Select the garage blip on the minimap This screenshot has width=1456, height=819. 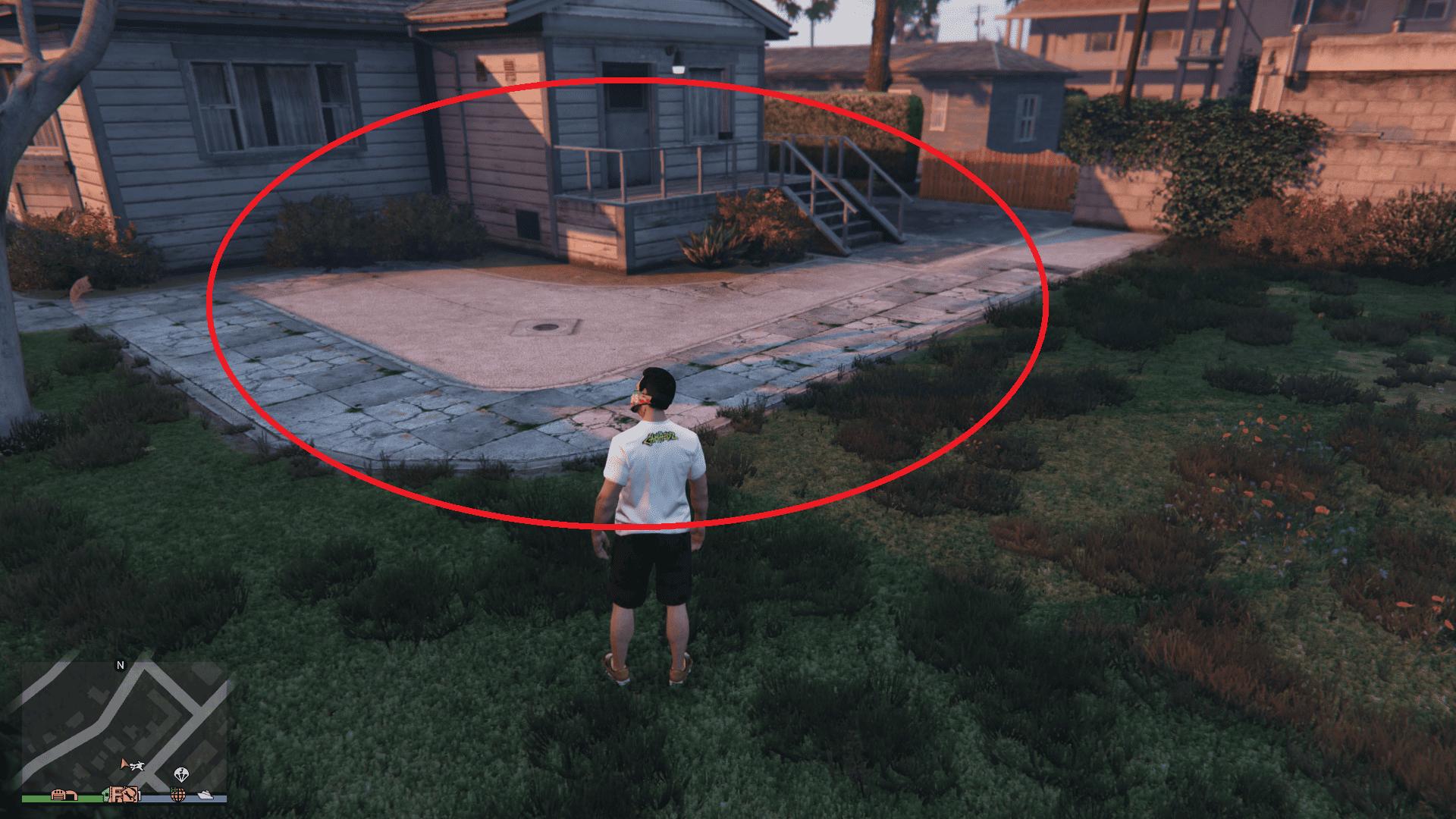[x=65, y=795]
